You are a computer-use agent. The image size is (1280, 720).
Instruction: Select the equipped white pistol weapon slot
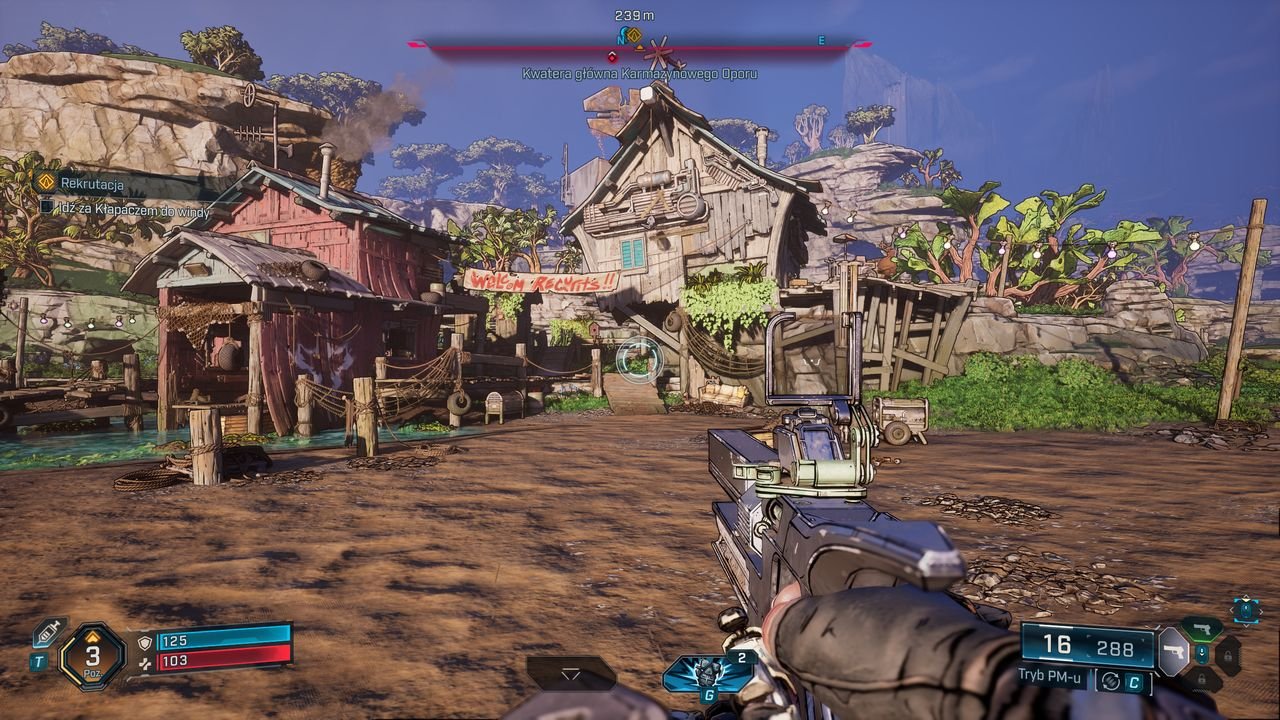point(1173,651)
